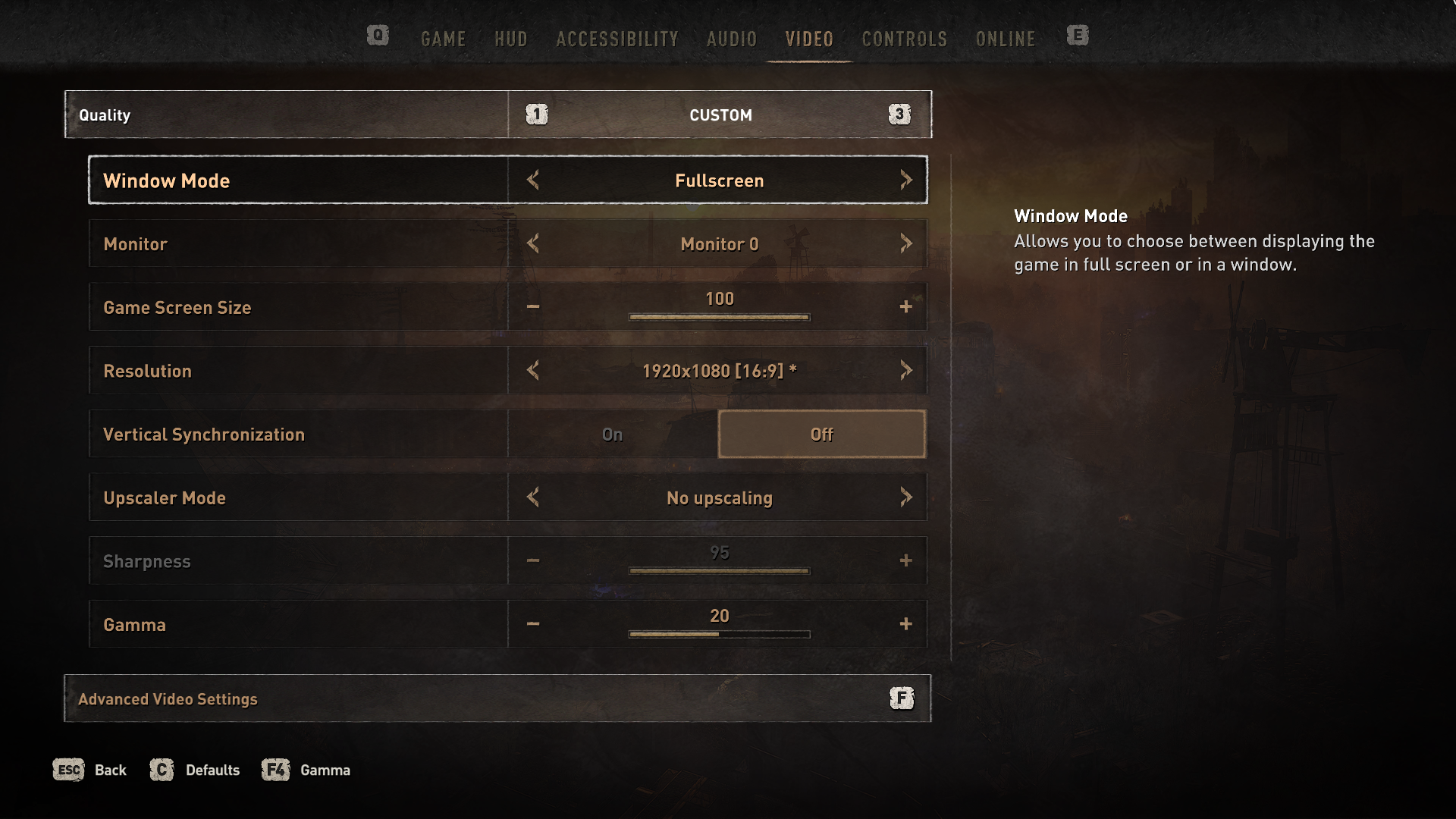
Task: Switch to the Online tab
Action: (x=1005, y=39)
